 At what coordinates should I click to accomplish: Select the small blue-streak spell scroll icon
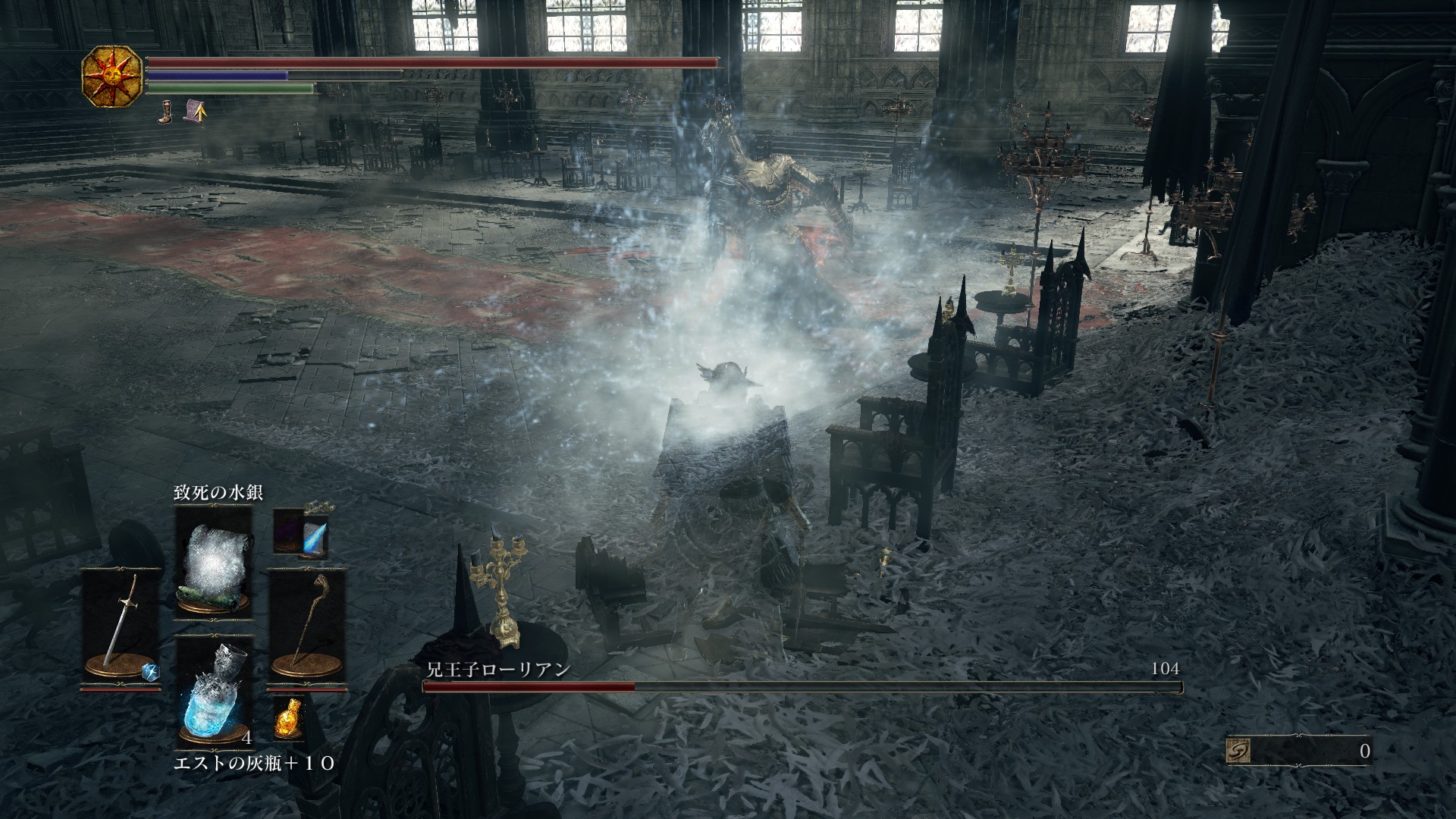[x=301, y=532]
